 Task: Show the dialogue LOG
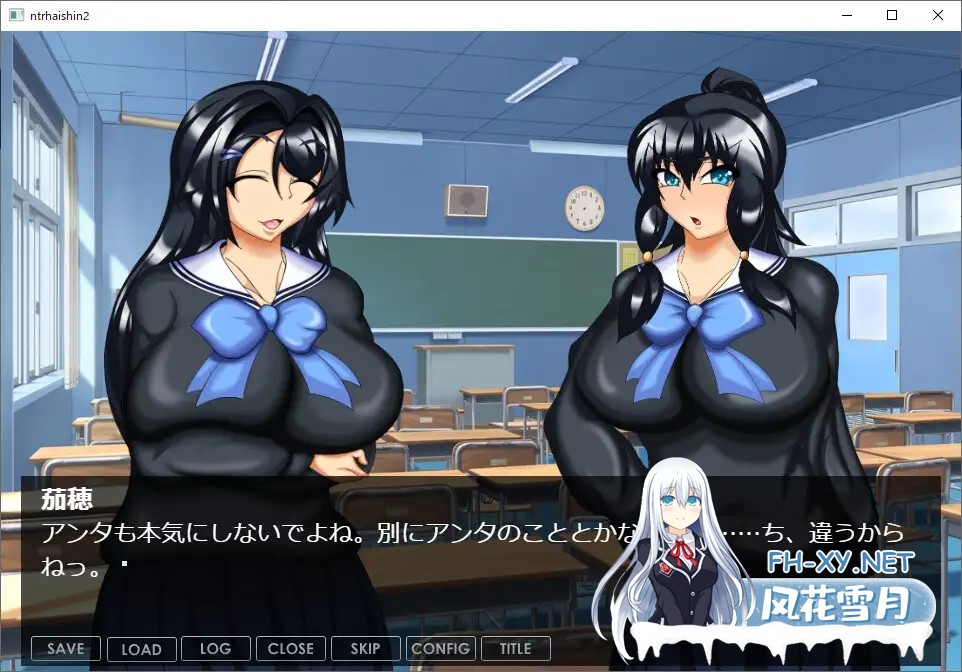point(215,648)
